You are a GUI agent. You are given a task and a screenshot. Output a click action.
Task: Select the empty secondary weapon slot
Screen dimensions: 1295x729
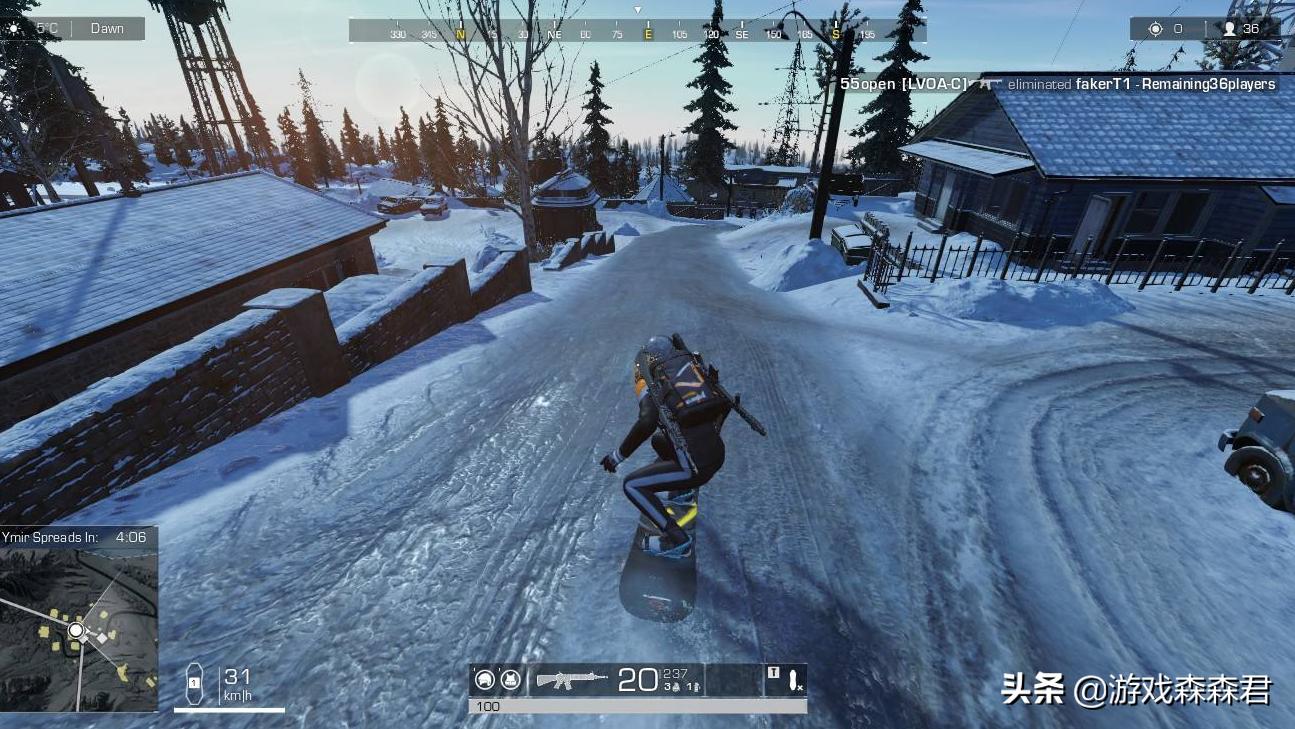tap(734, 680)
